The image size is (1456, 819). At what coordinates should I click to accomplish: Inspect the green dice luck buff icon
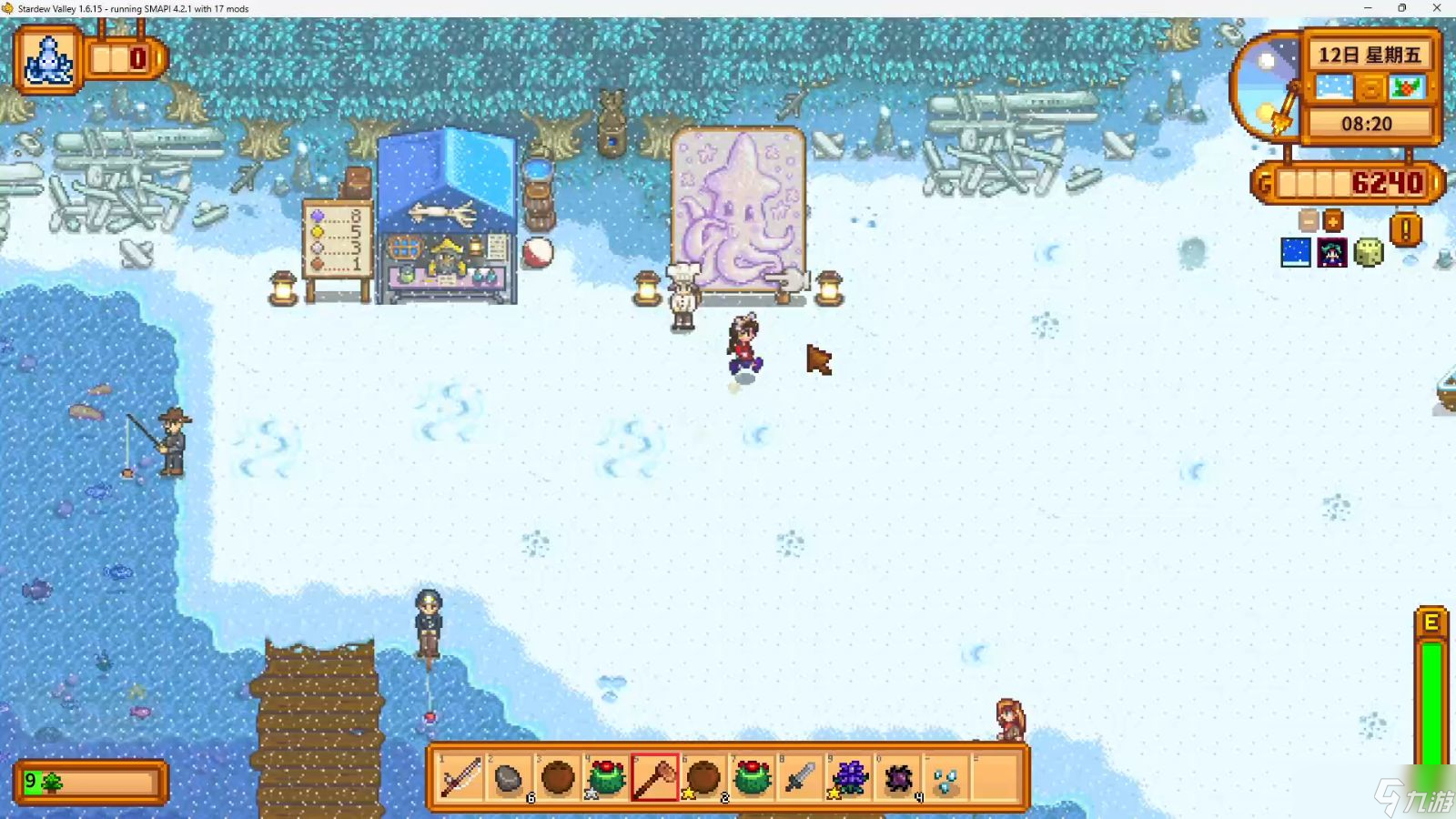point(1368,252)
